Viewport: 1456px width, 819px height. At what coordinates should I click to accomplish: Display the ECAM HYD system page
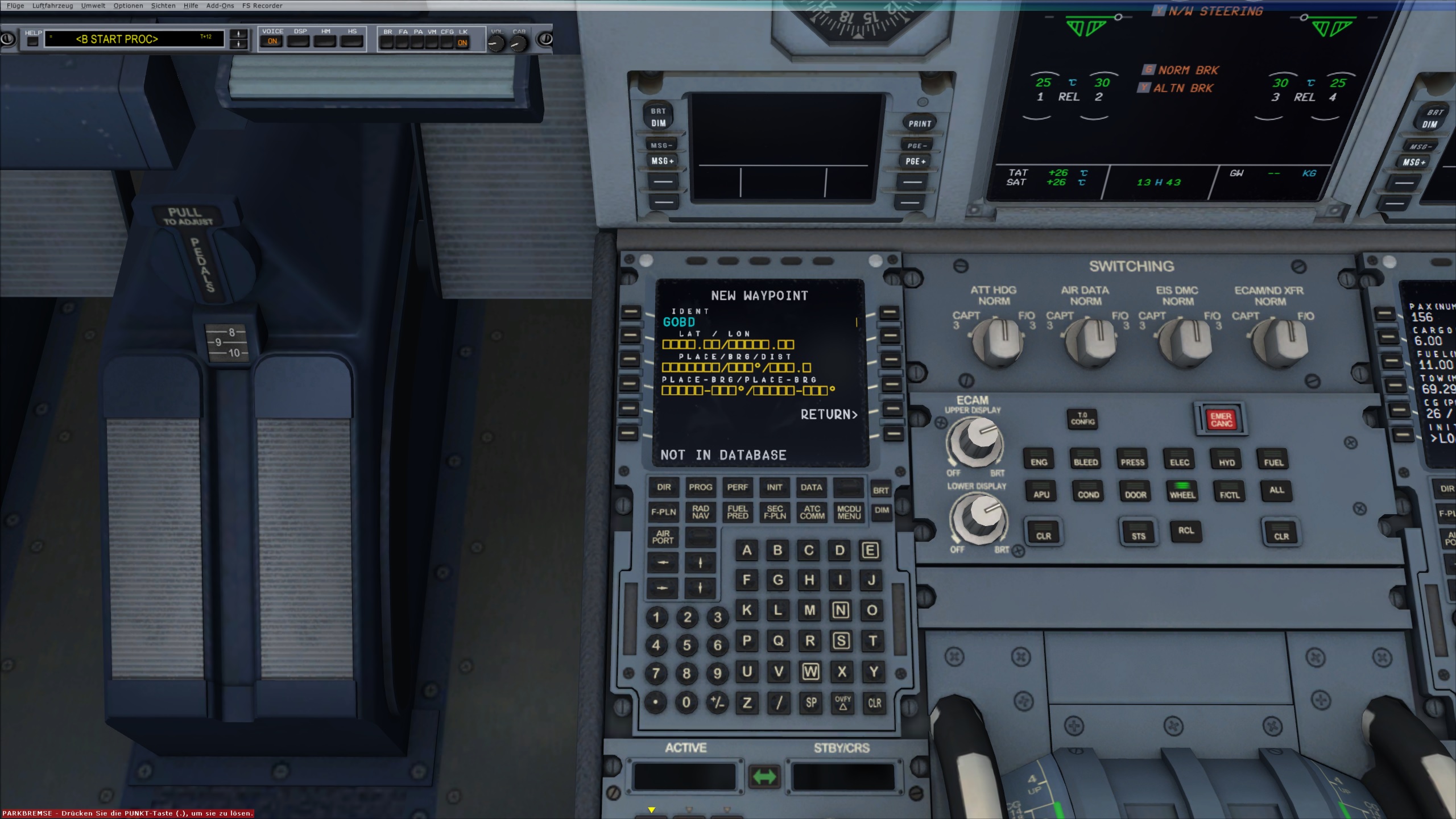coord(1227,462)
